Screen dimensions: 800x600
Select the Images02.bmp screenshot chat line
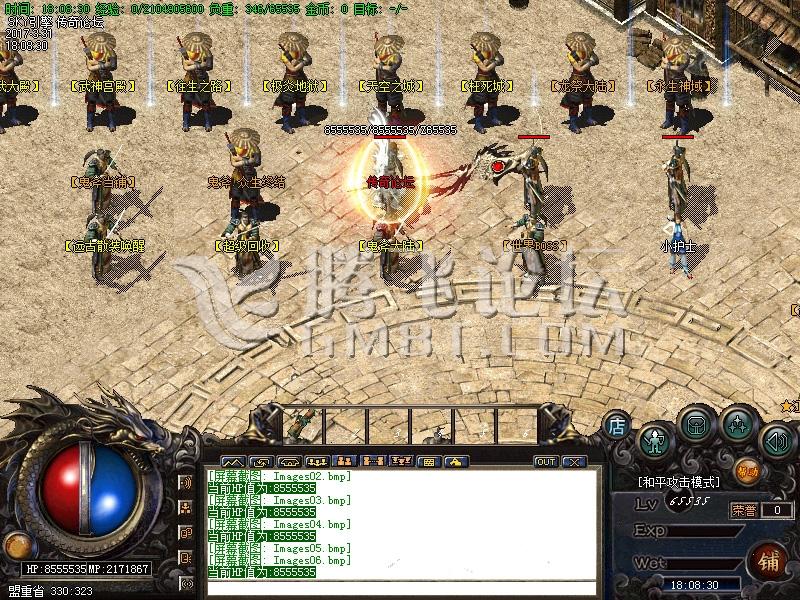(x=280, y=477)
